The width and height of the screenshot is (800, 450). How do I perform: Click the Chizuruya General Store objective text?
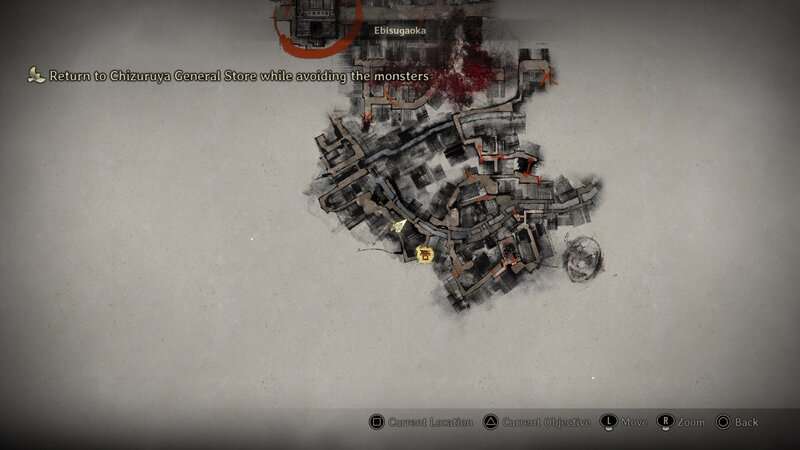click(x=238, y=76)
